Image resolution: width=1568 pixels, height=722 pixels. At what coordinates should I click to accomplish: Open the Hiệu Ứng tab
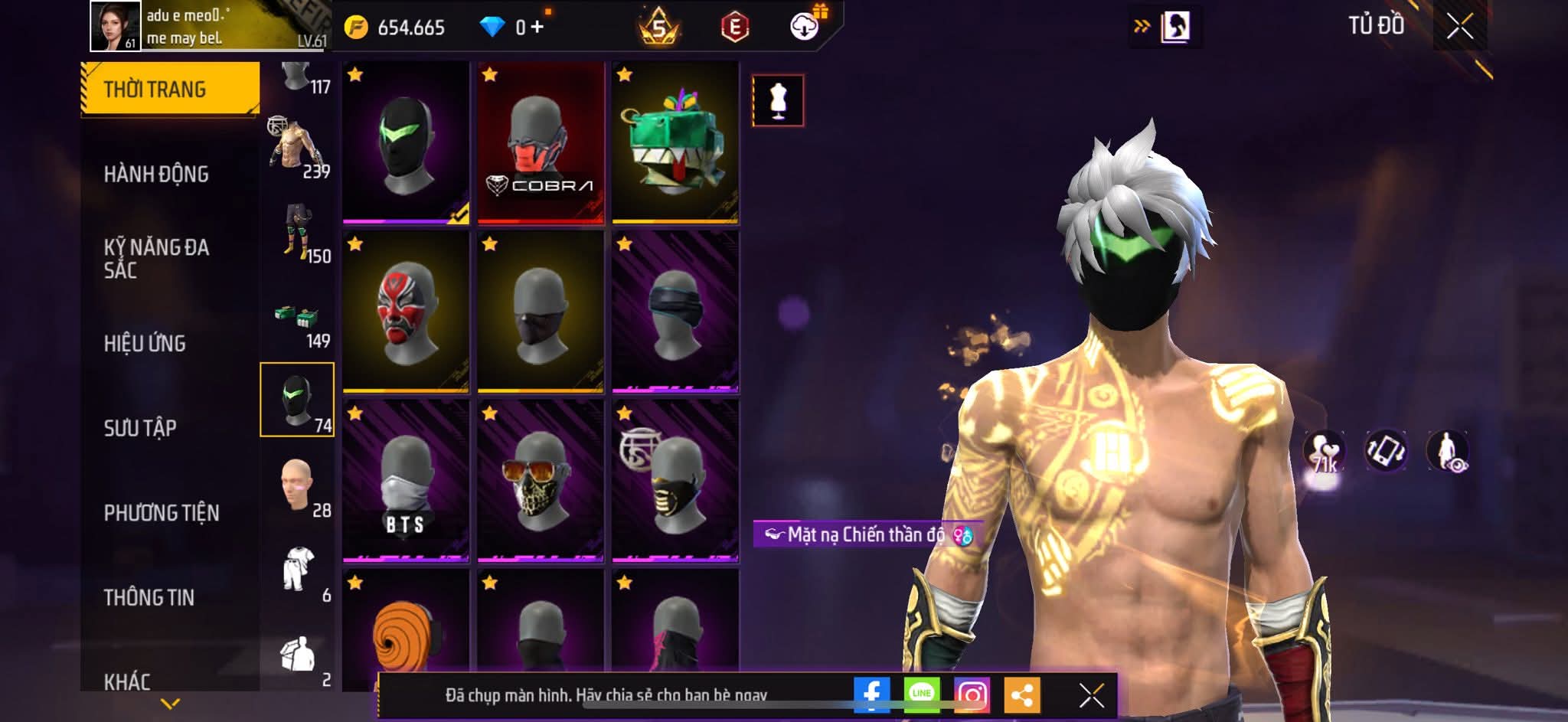[x=145, y=343]
